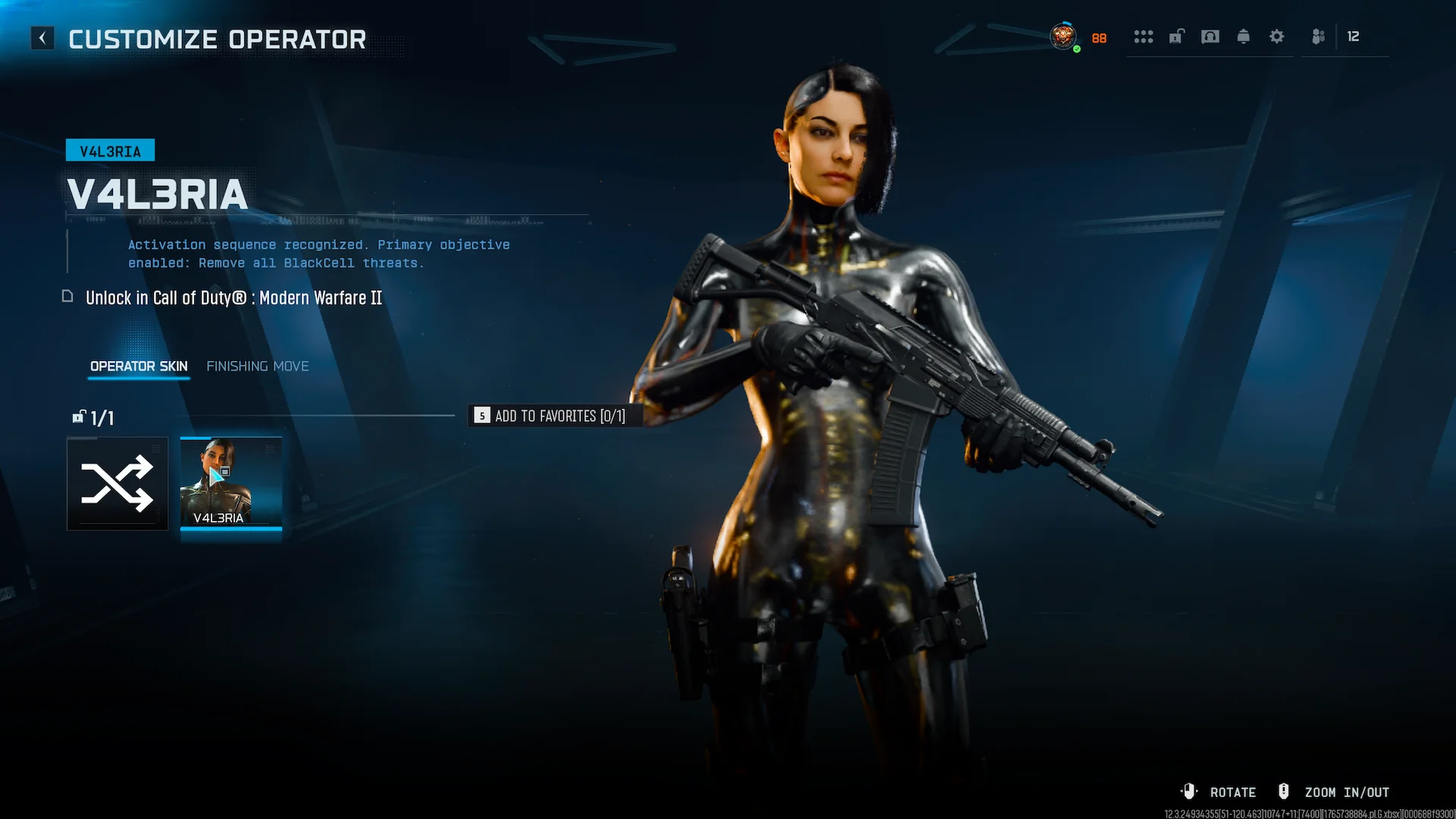Image resolution: width=1456 pixels, height=819 pixels.
Task: Switch to the Finishing Move tab
Action: [257, 366]
